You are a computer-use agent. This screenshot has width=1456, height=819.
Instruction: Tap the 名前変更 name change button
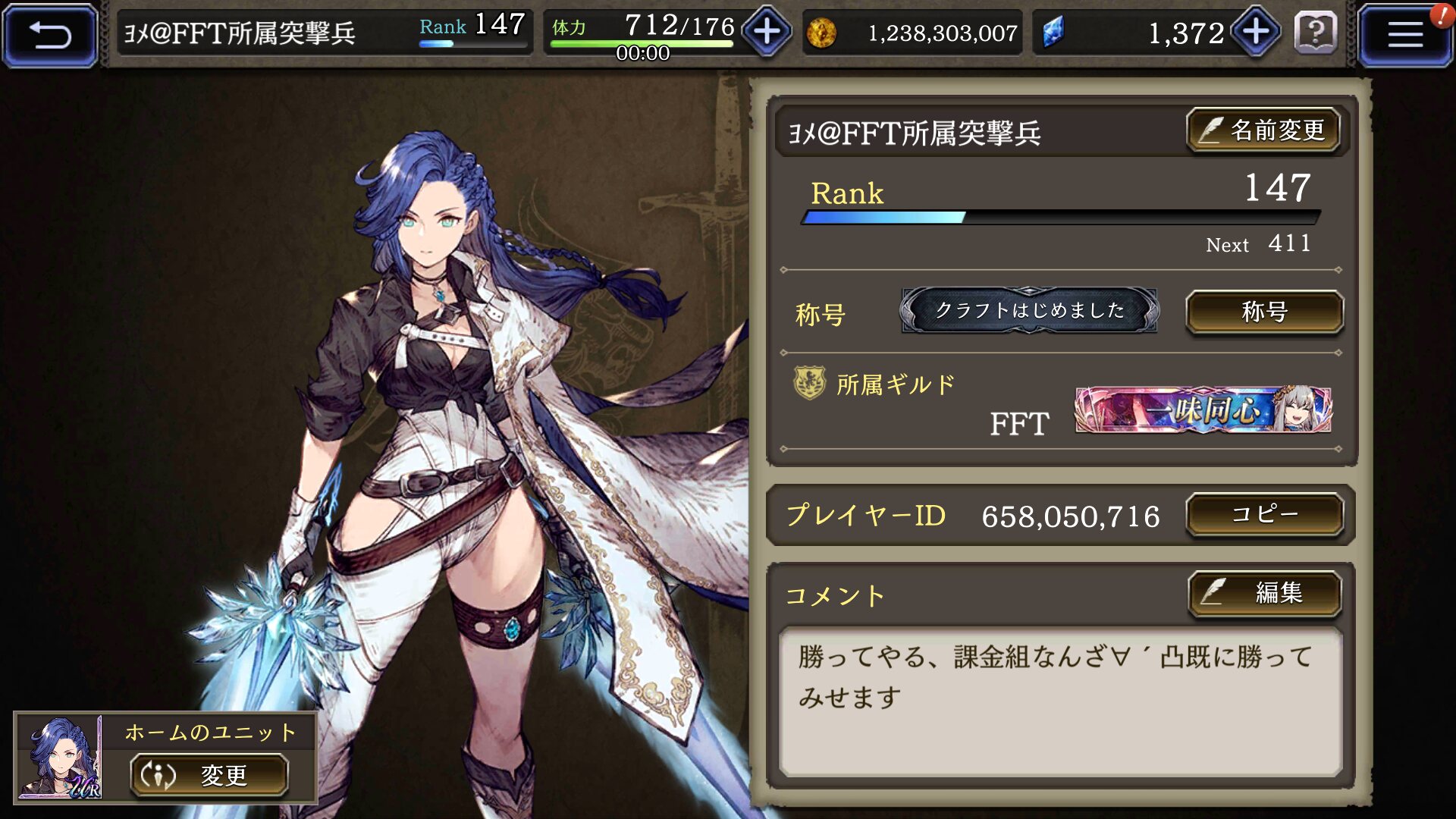click(1263, 130)
